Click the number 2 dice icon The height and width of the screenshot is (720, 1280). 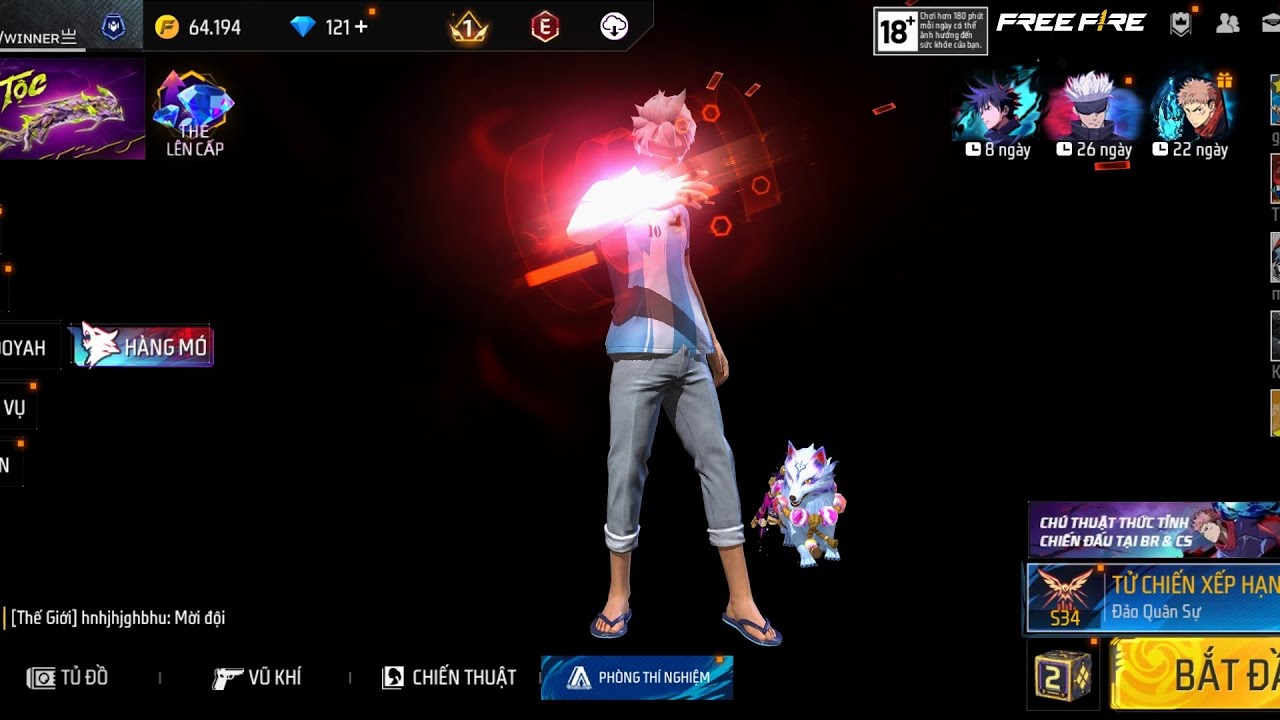pos(1062,675)
